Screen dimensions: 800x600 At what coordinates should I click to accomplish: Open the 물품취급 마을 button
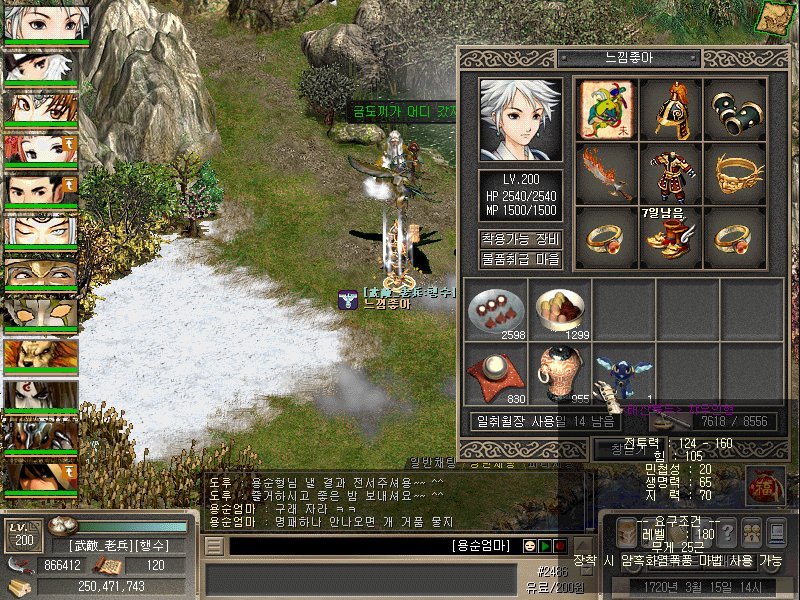click(x=520, y=259)
